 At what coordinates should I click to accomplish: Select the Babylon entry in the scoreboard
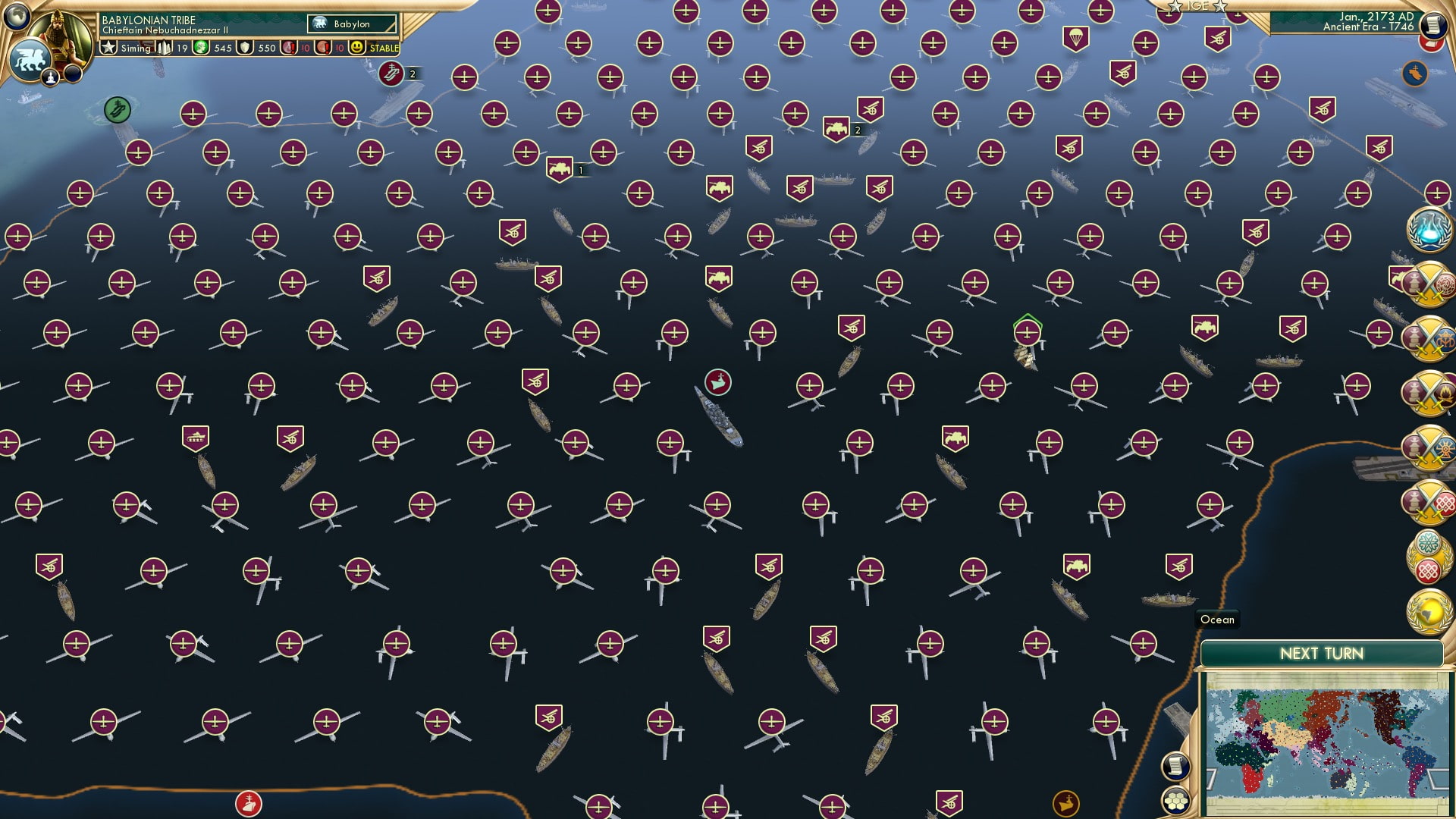click(x=351, y=24)
